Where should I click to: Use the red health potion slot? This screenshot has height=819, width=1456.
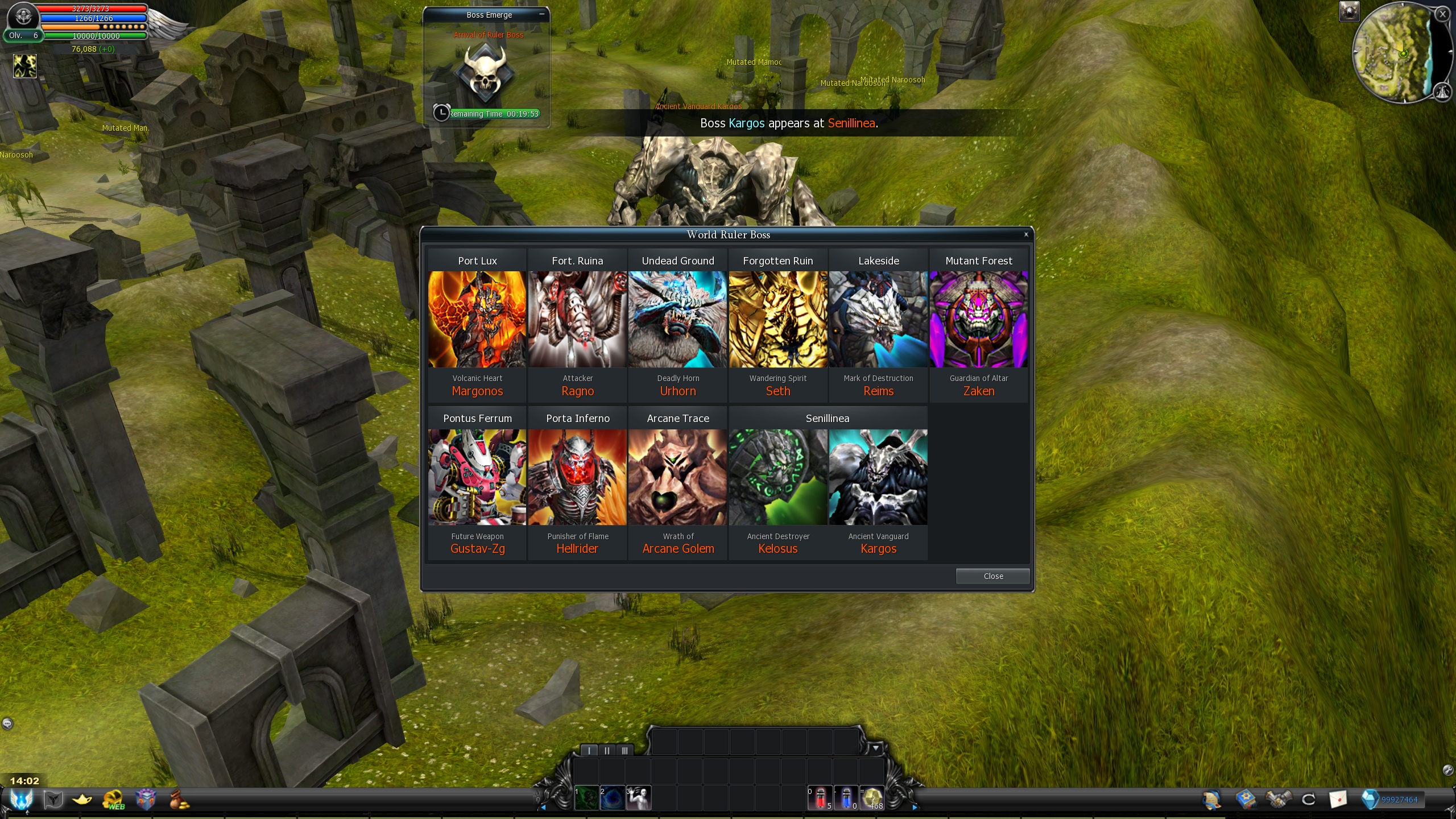820,798
